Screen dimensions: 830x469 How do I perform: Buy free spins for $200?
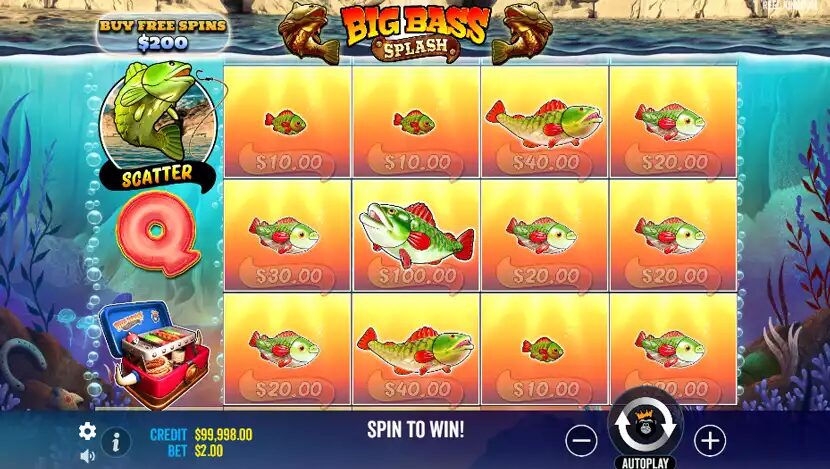163,34
